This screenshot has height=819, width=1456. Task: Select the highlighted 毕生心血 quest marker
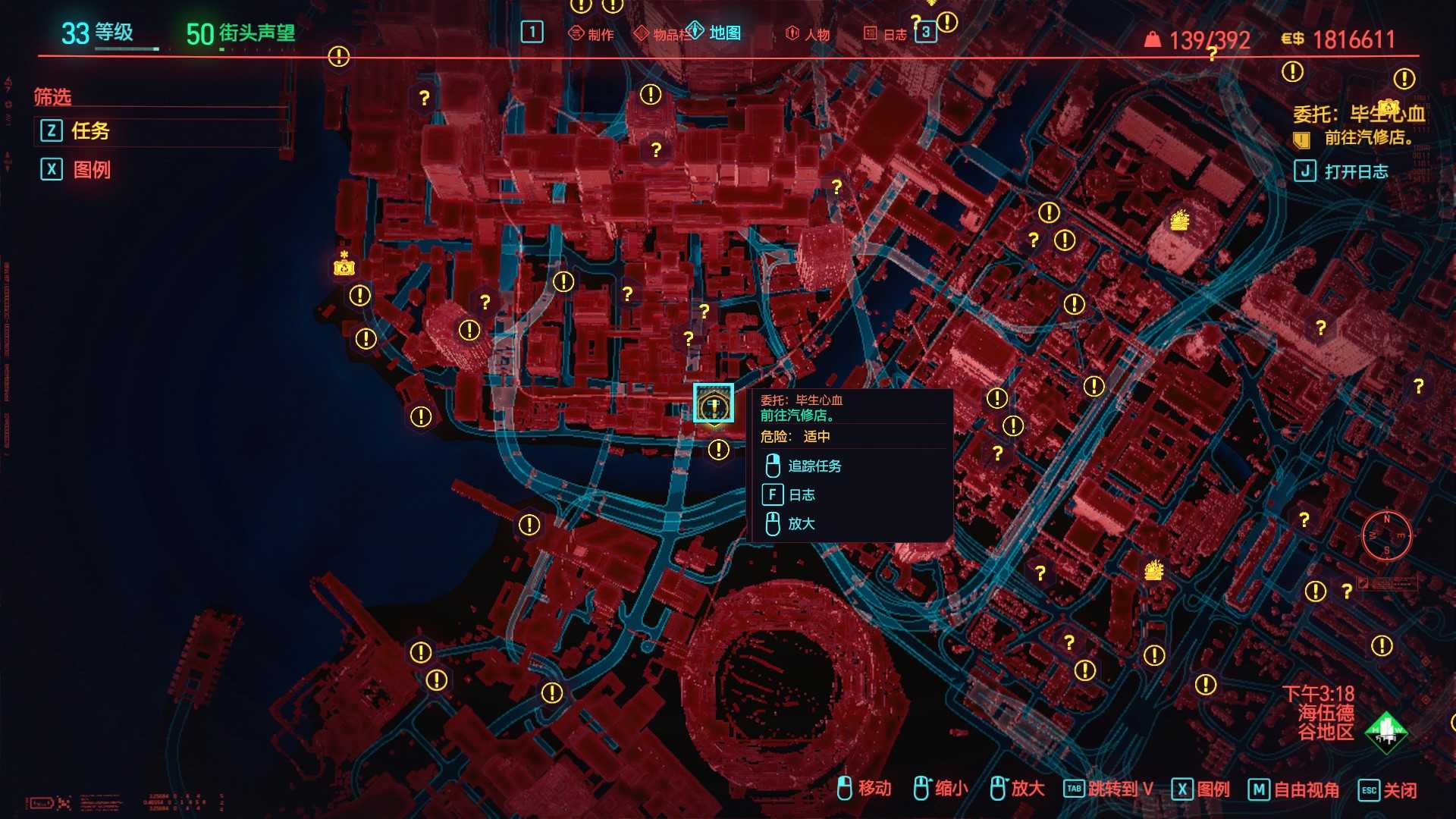click(x=714, y=403)
